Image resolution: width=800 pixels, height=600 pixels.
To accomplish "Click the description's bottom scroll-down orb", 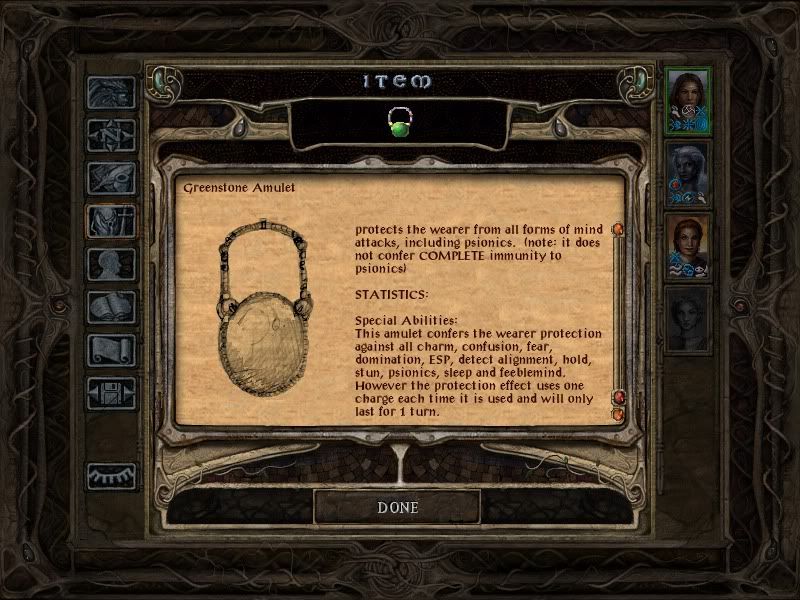I will click(618, 413).
